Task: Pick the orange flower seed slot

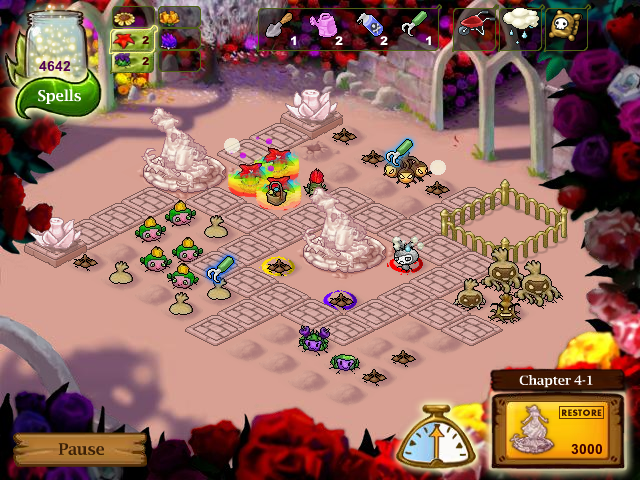Action: click(168, 18)
